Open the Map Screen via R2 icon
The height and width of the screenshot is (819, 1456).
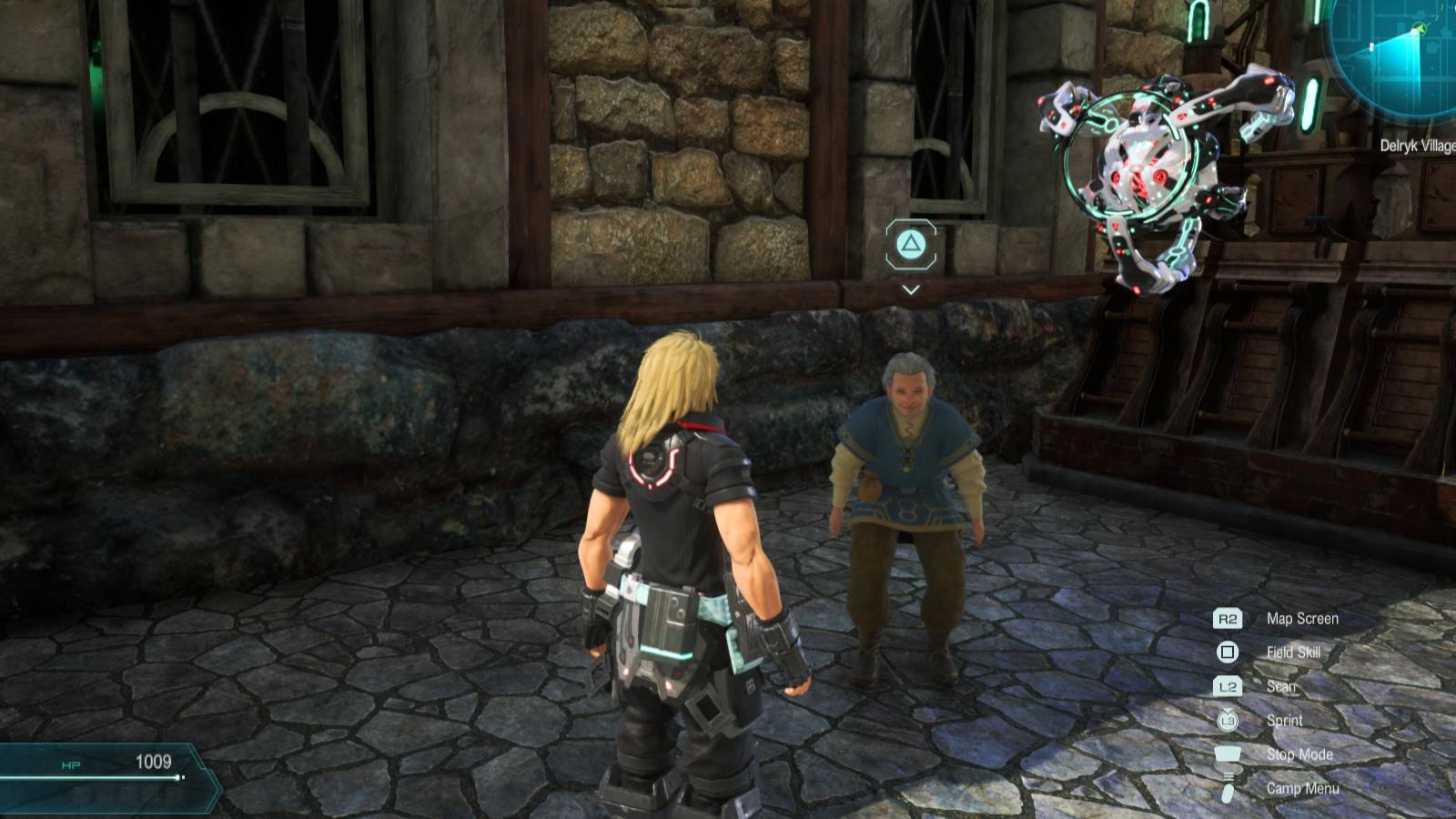coord(1229,618)
